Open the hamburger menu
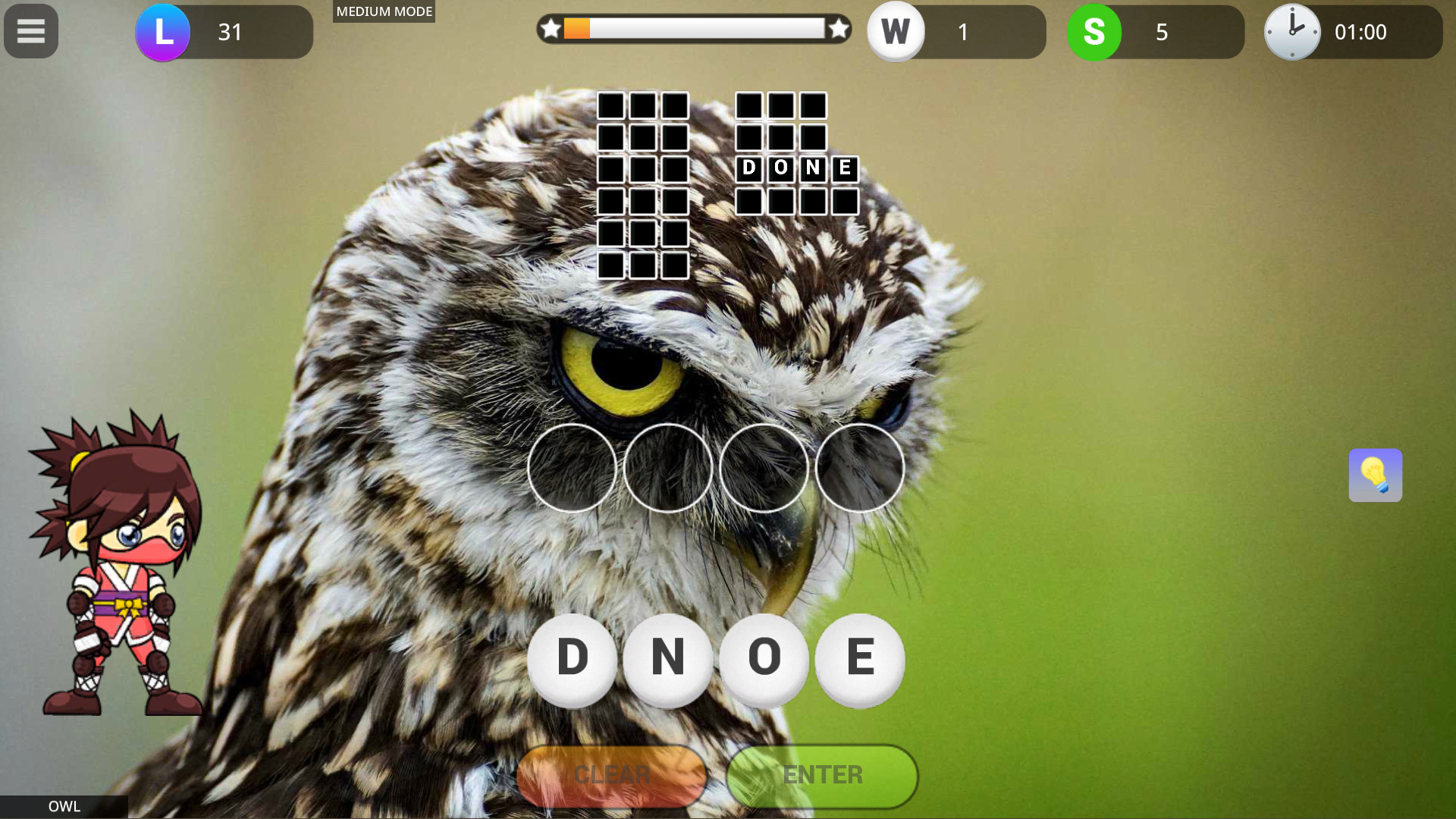 30,31
